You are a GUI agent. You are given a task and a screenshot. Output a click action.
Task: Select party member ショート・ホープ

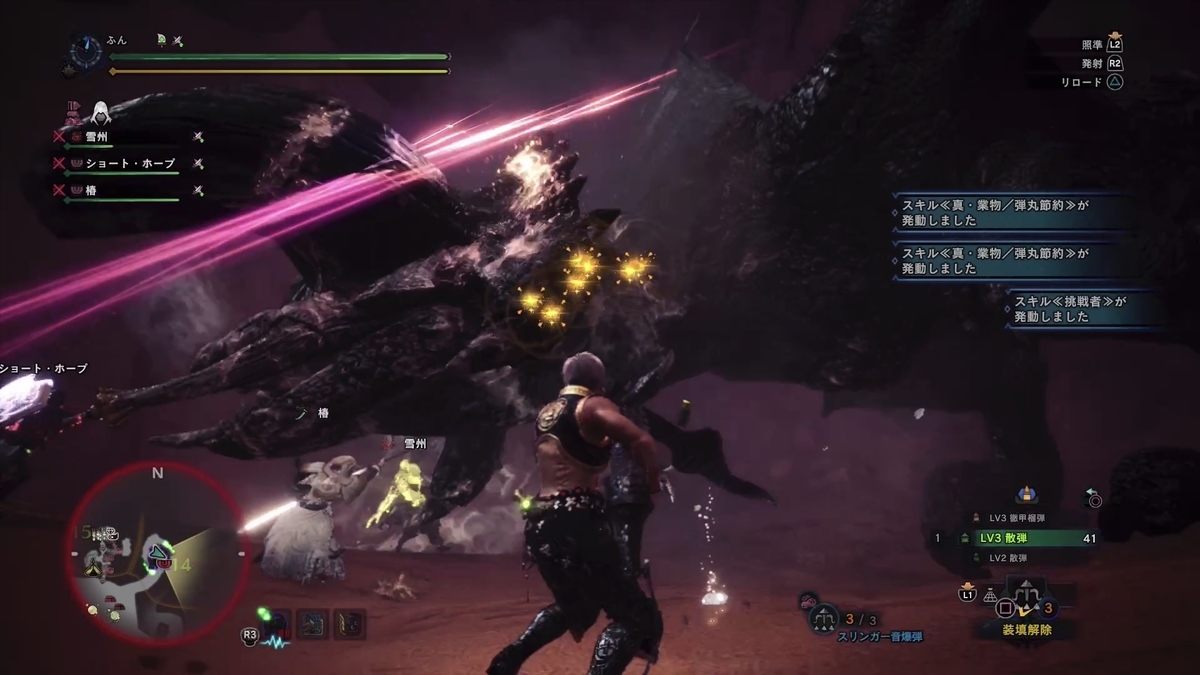130,163
